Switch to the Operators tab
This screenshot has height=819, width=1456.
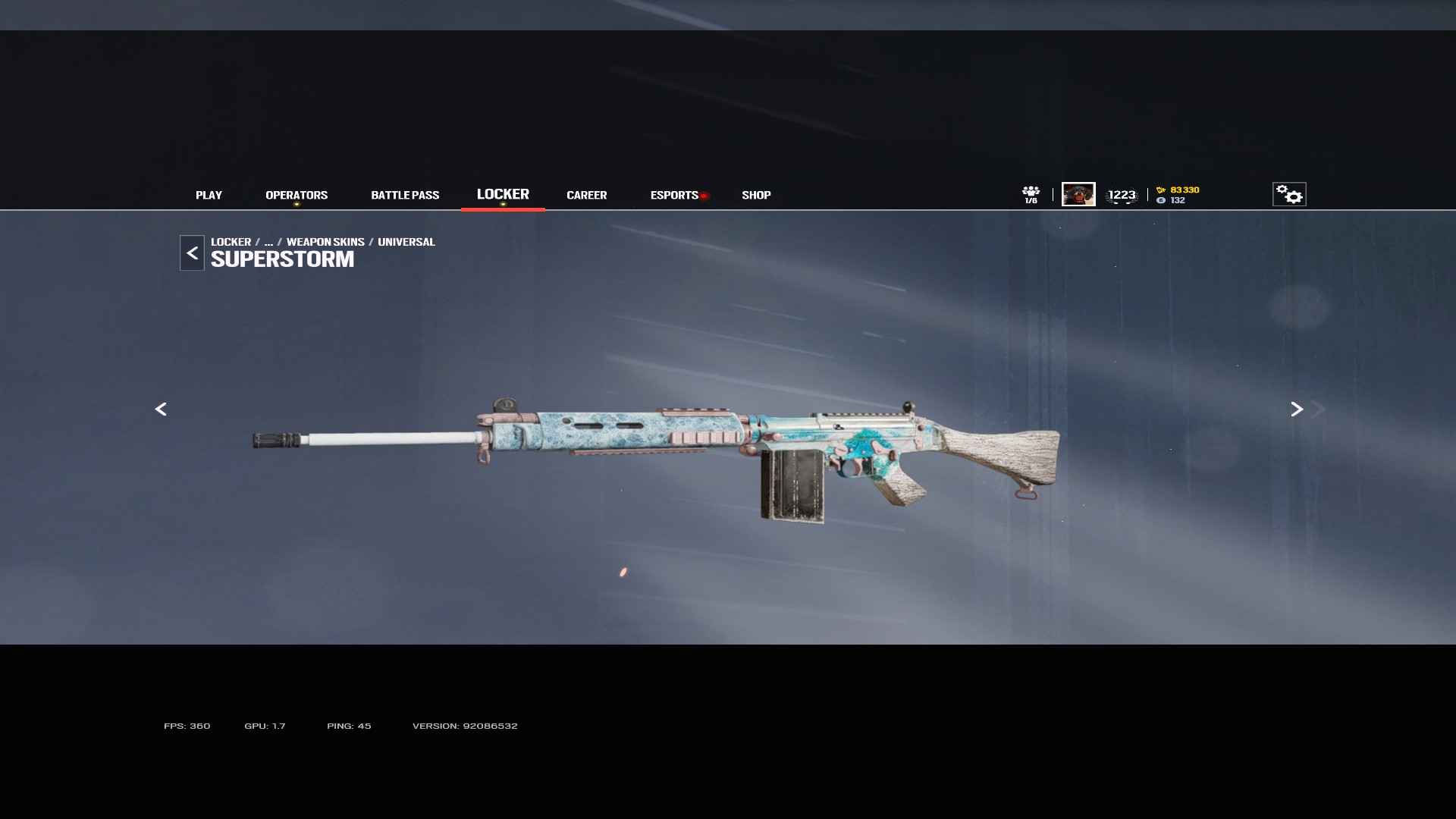tap(297, 195)
